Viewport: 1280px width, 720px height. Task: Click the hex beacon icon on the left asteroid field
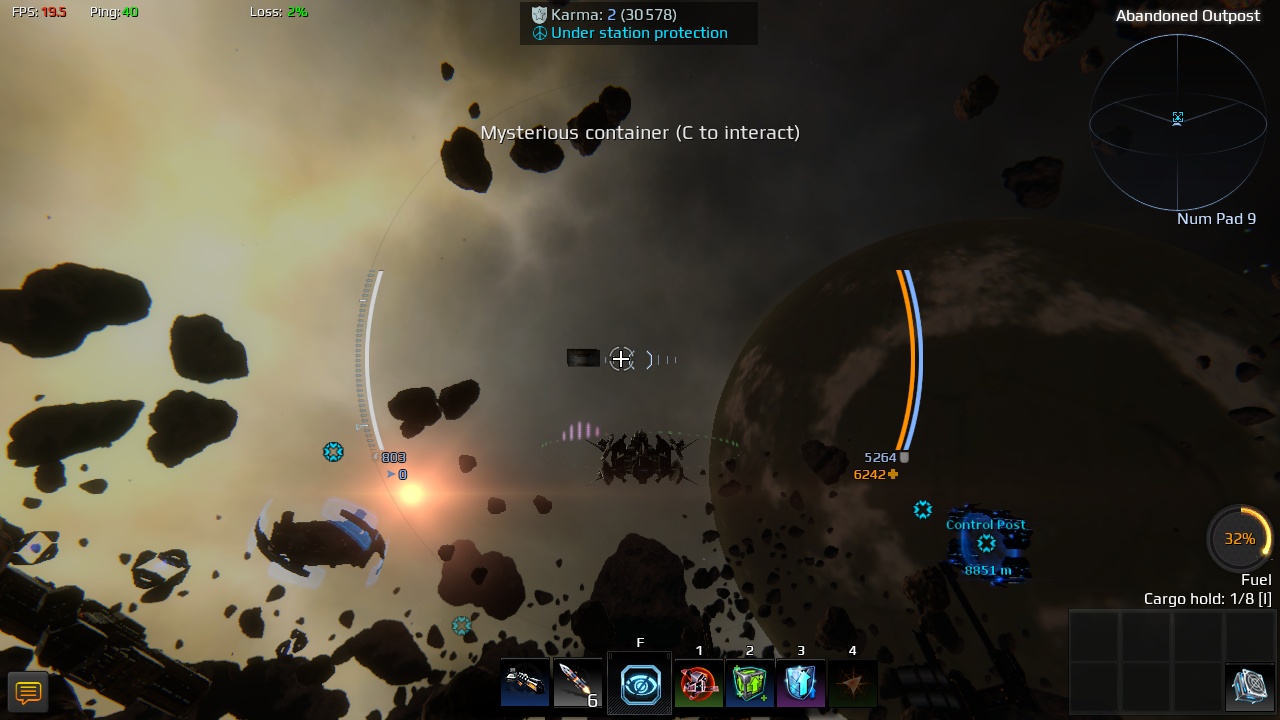(334, 452)
